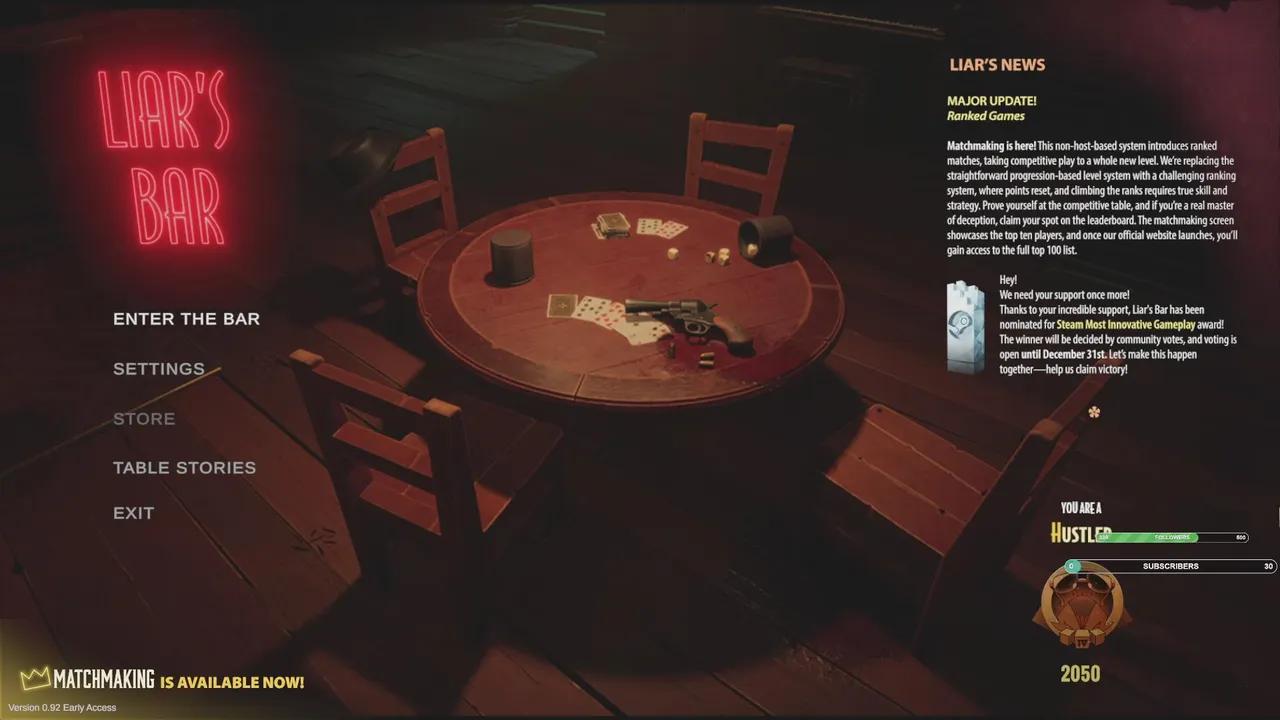Click the Subscribers counter bar
Screen dimensions: 1280x720
coord(1160,566)
